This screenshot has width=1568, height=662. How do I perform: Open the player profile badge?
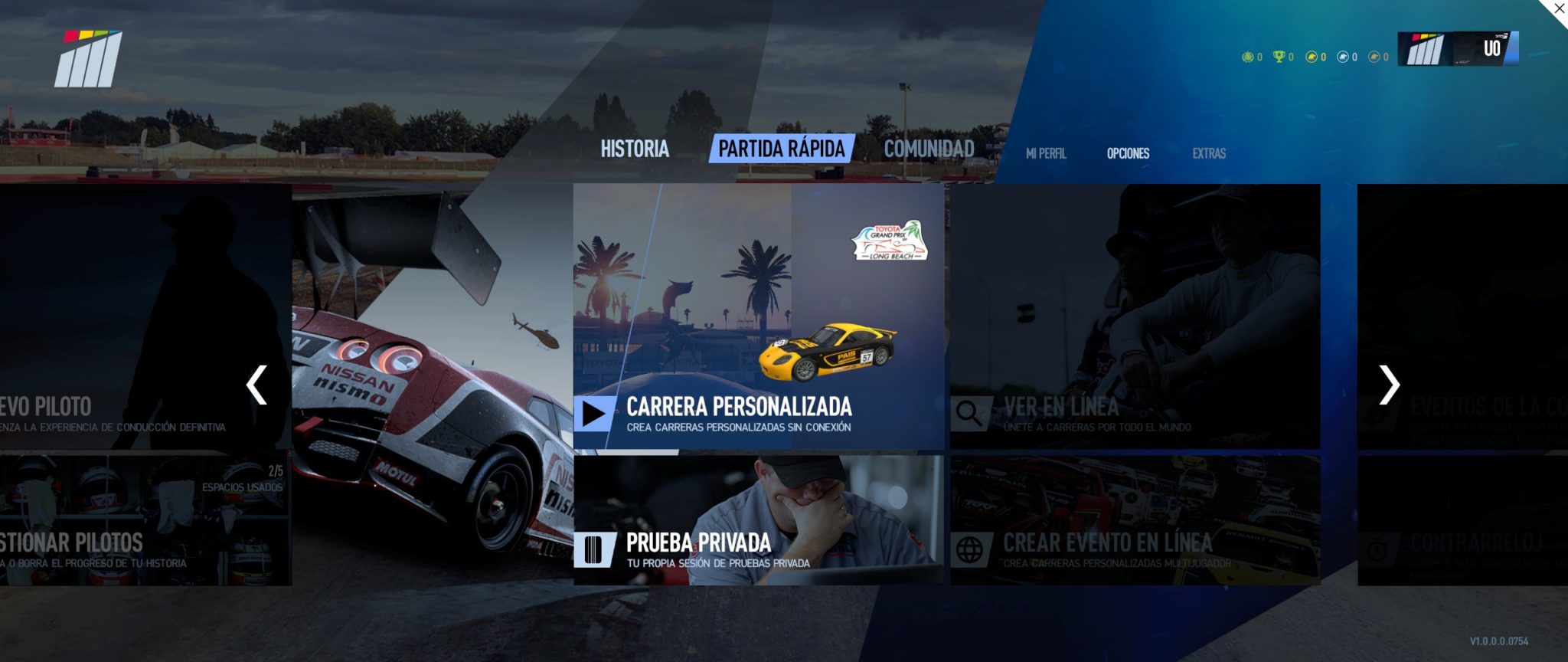coord(1458,49)
